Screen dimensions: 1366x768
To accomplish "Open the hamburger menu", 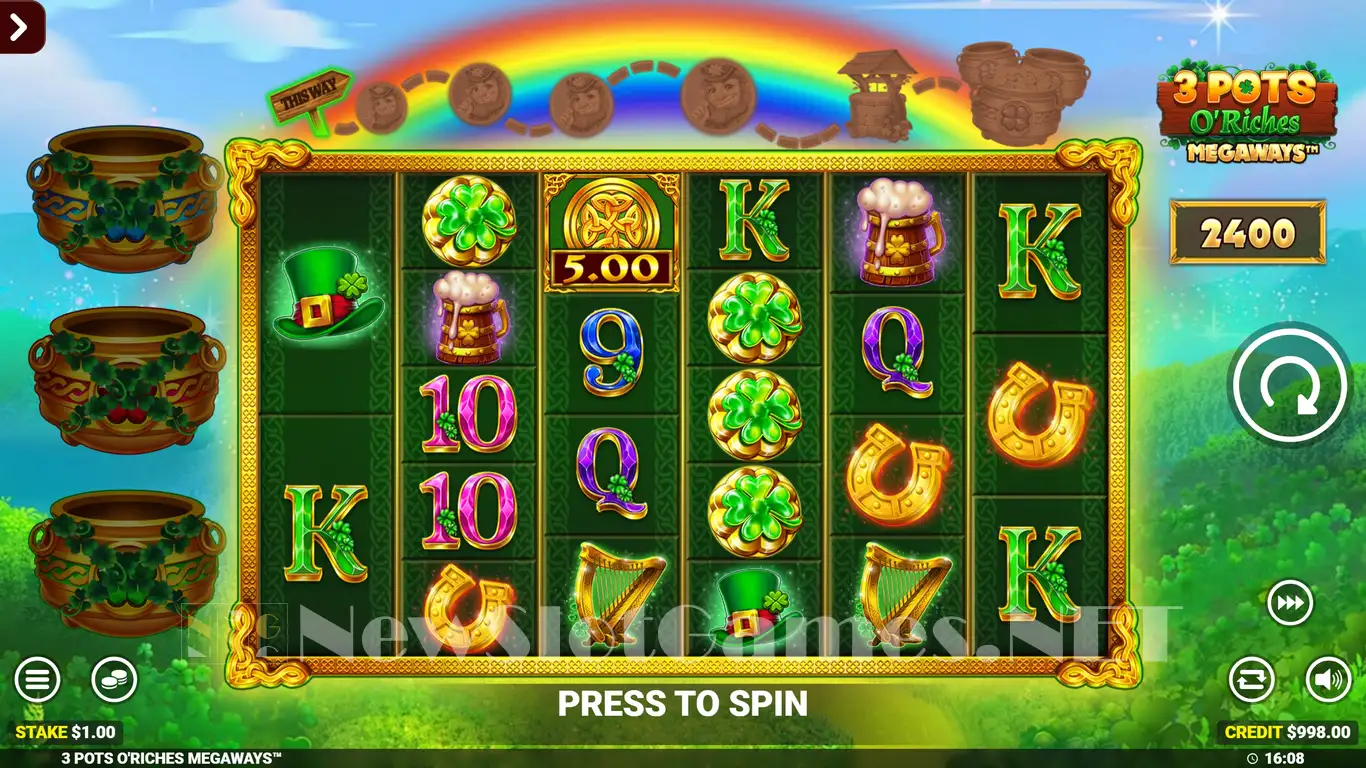I will pyautogui.click(x=37, y=681).
